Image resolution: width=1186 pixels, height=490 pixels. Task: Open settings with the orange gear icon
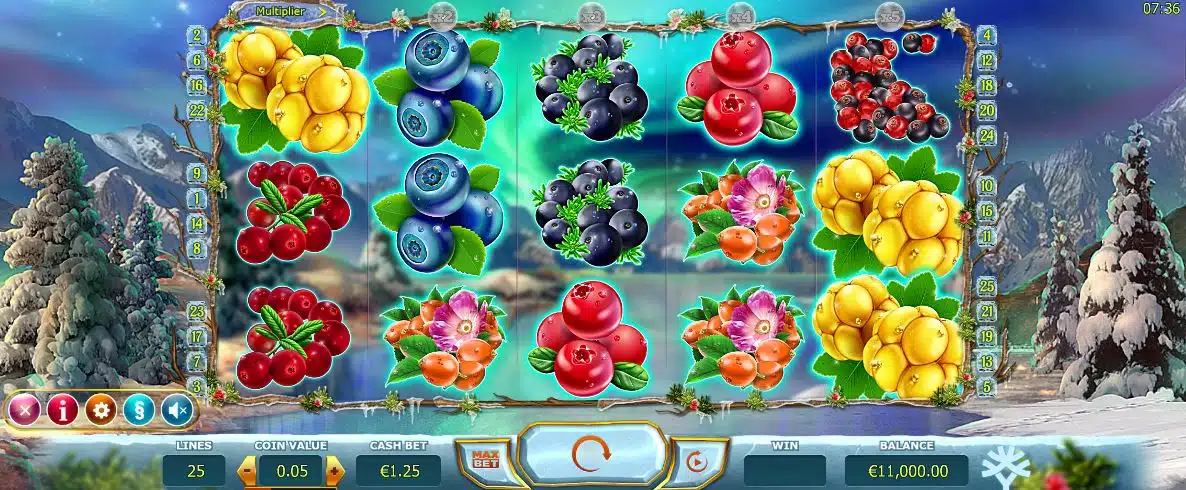pyautogui.click(x=99, y=409)
